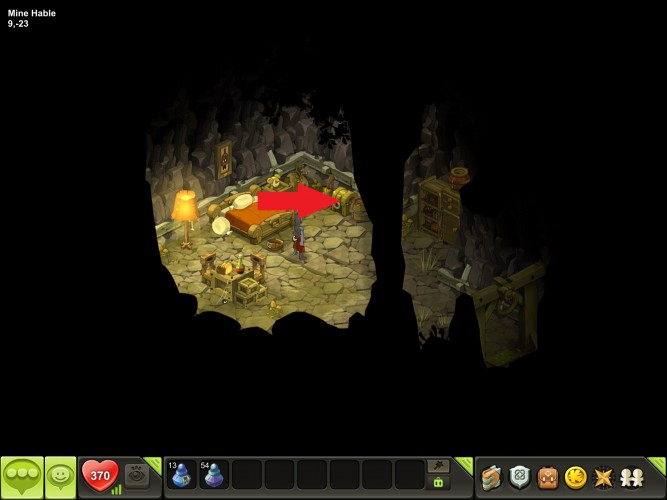This screenshot has width=667, height=500.
Task: Toggle the spectator eye button
Action: (137, 476)
